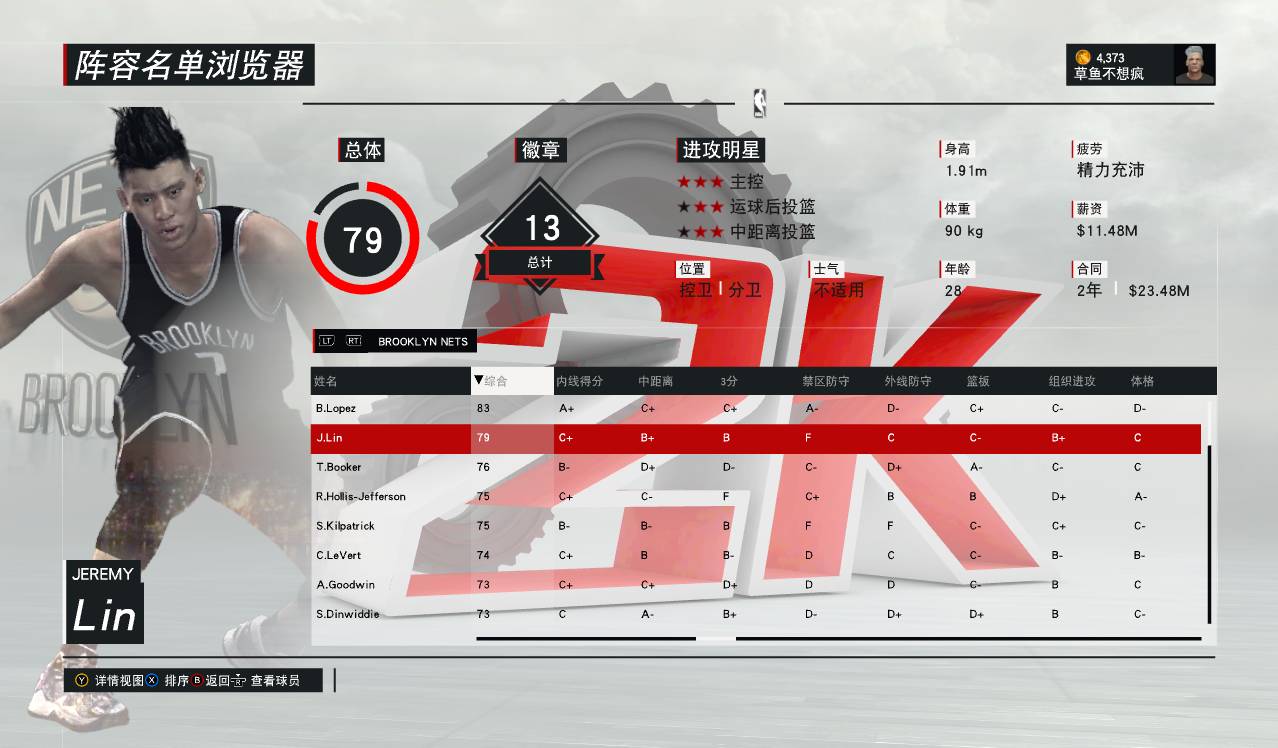
Task: Sort roster by 中距离 column
Action: (x=656, y=381)
